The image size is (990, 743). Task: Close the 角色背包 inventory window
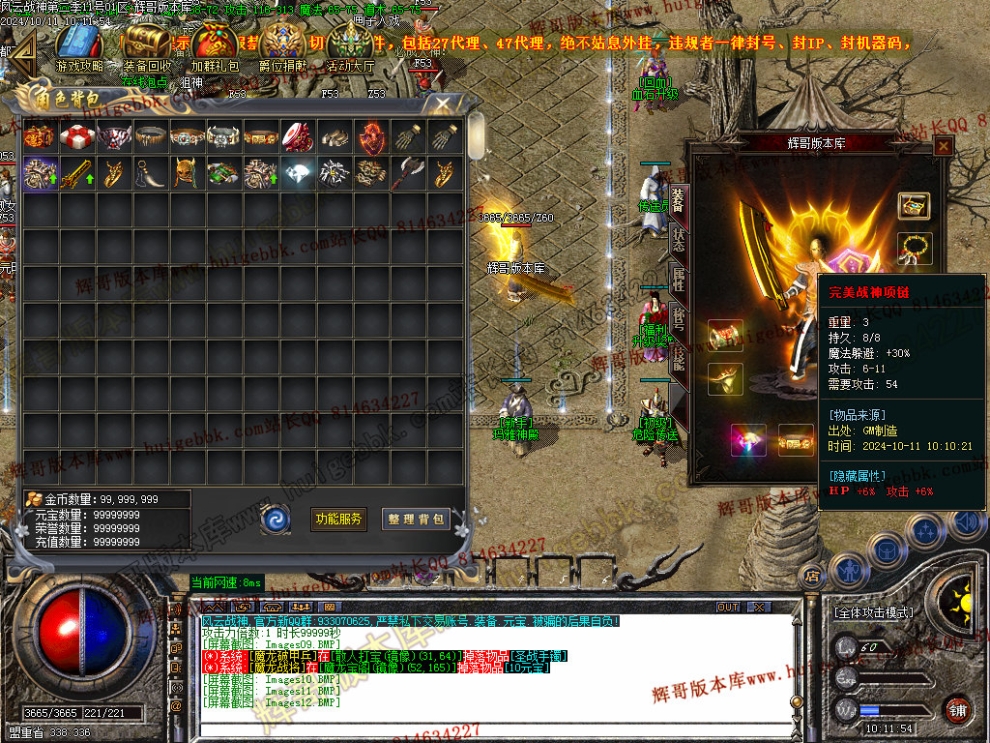[x=440, y=104]
